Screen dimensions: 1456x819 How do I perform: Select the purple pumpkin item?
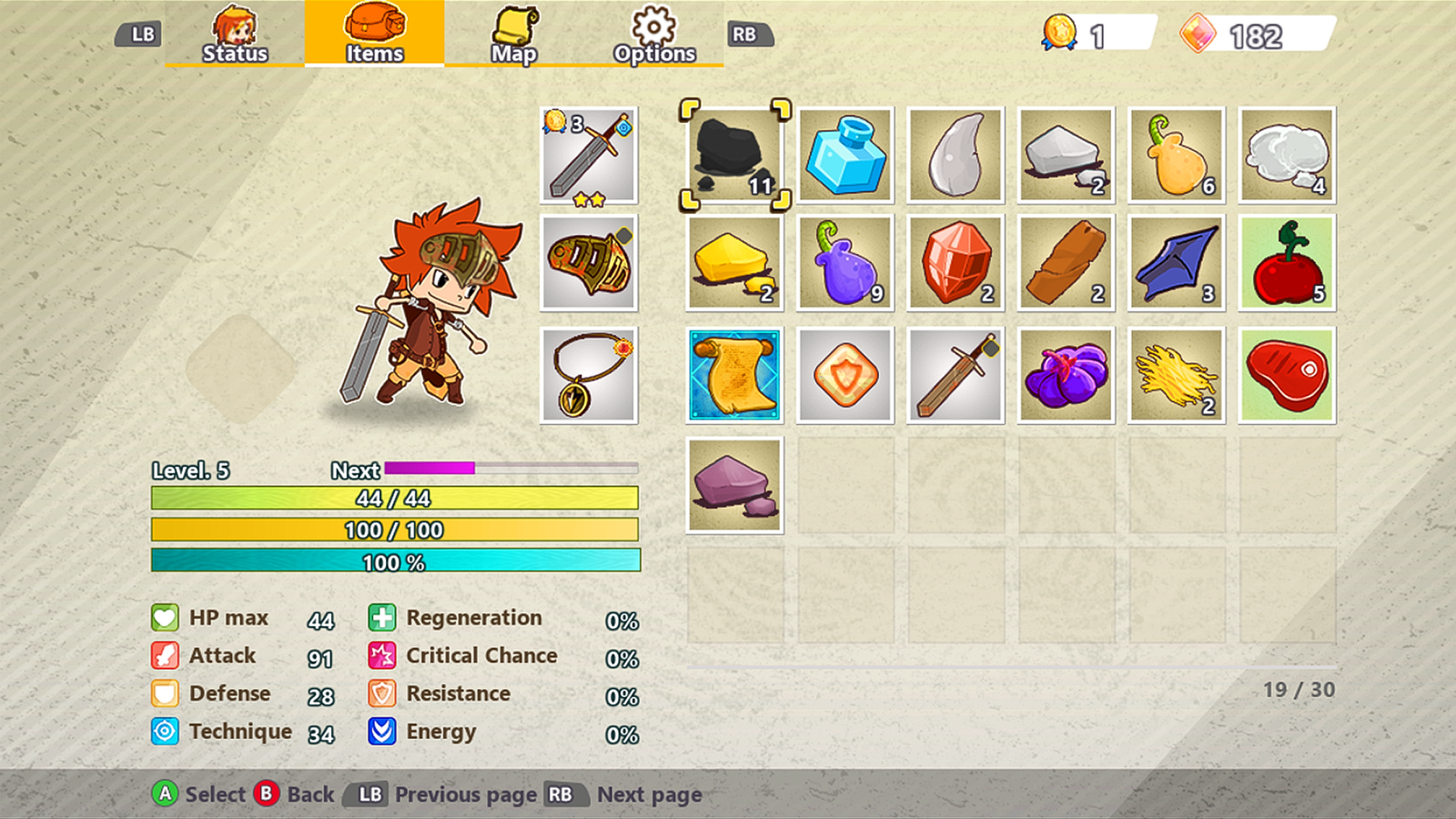point(1066,374)
